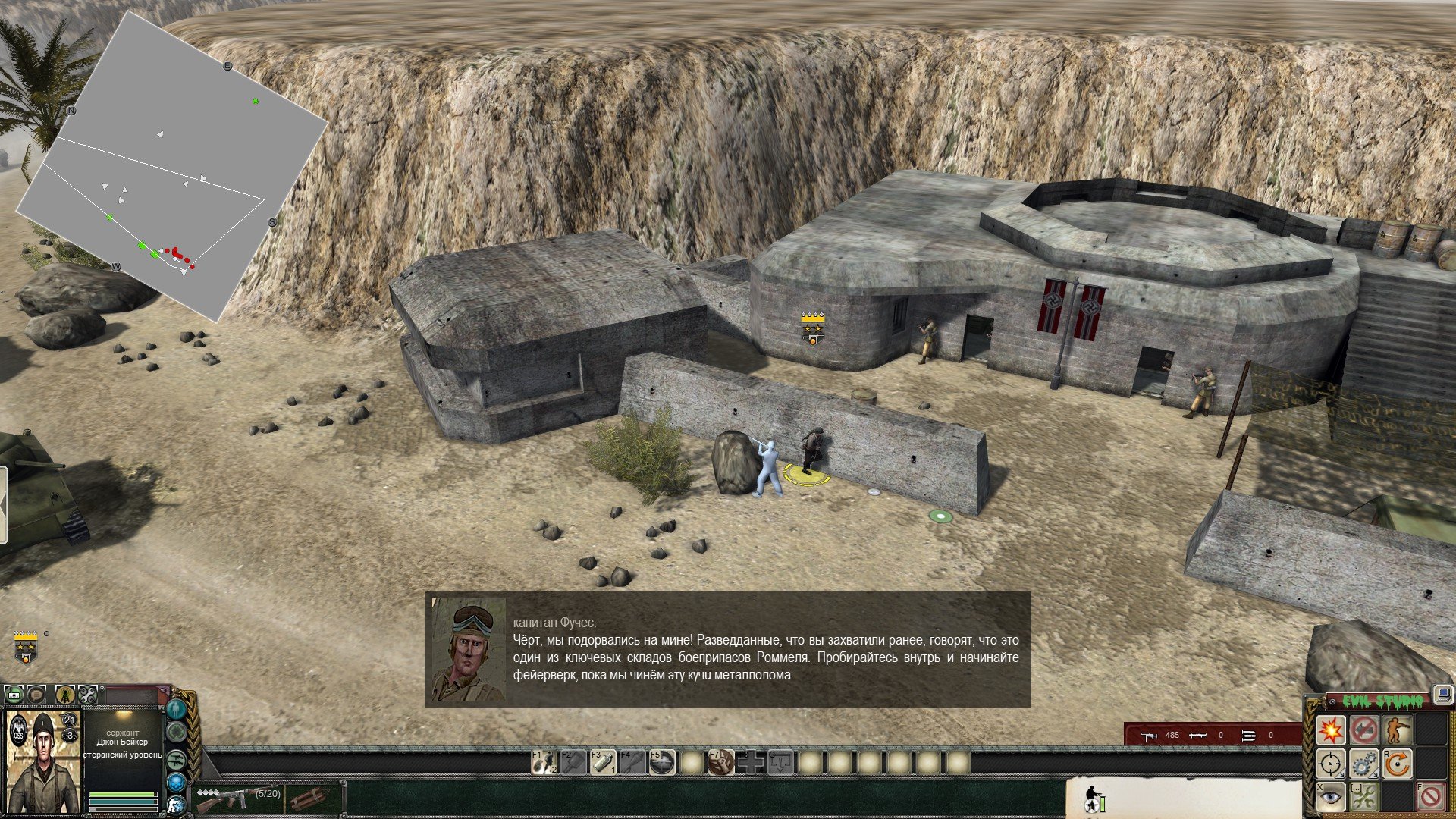Select the Thompson submachine gun weapon slot

click(237, 798)
